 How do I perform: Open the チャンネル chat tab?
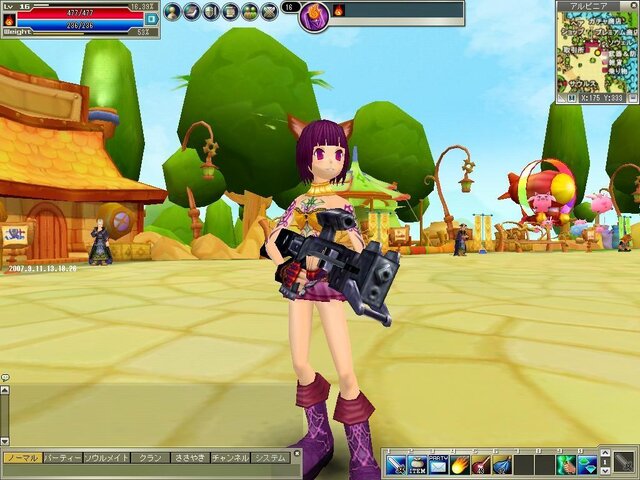(x=229, y=457)
